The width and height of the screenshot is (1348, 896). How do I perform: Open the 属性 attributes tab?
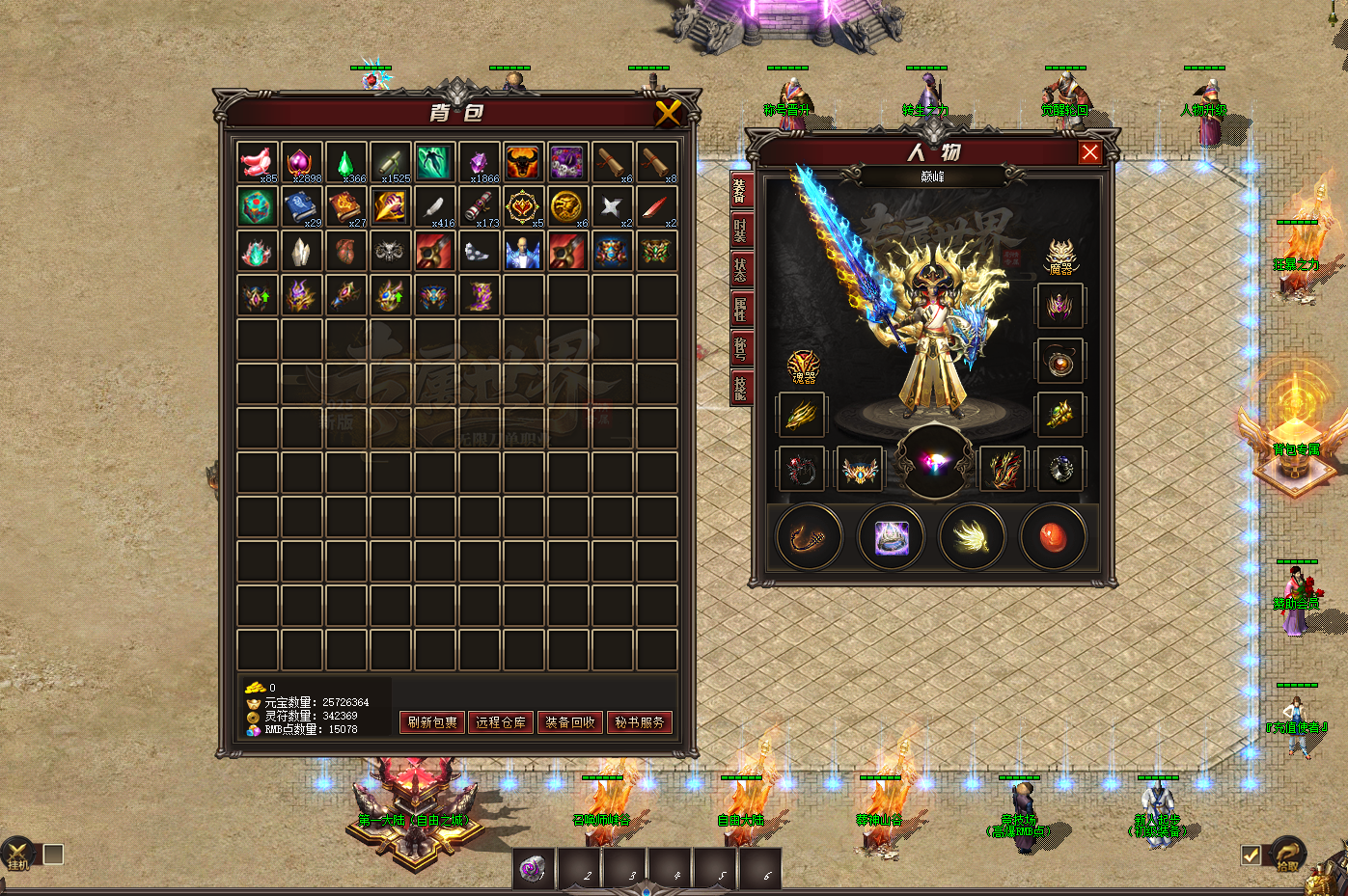click(740, 309)
